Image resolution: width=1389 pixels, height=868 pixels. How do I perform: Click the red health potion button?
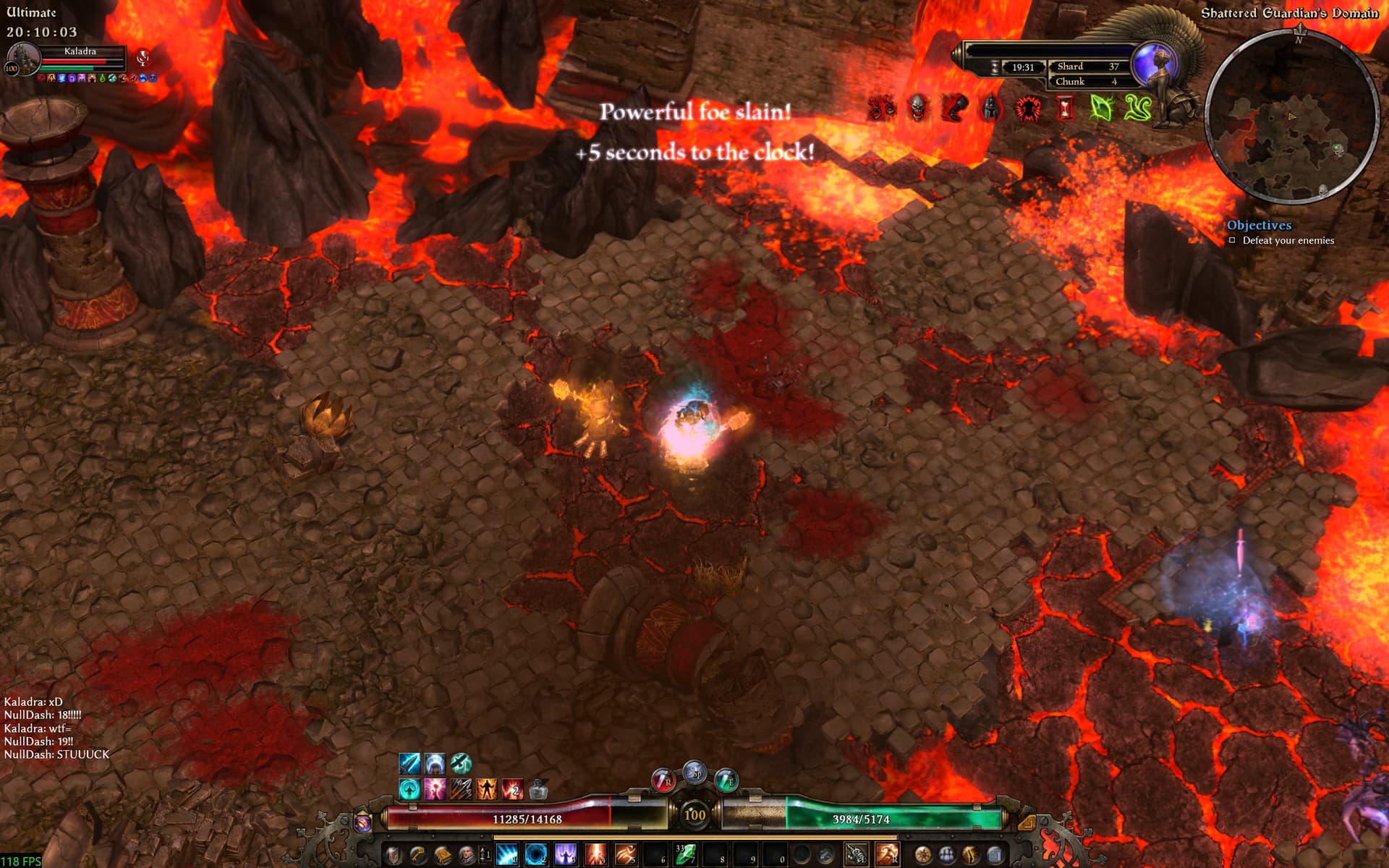(663, 780)
